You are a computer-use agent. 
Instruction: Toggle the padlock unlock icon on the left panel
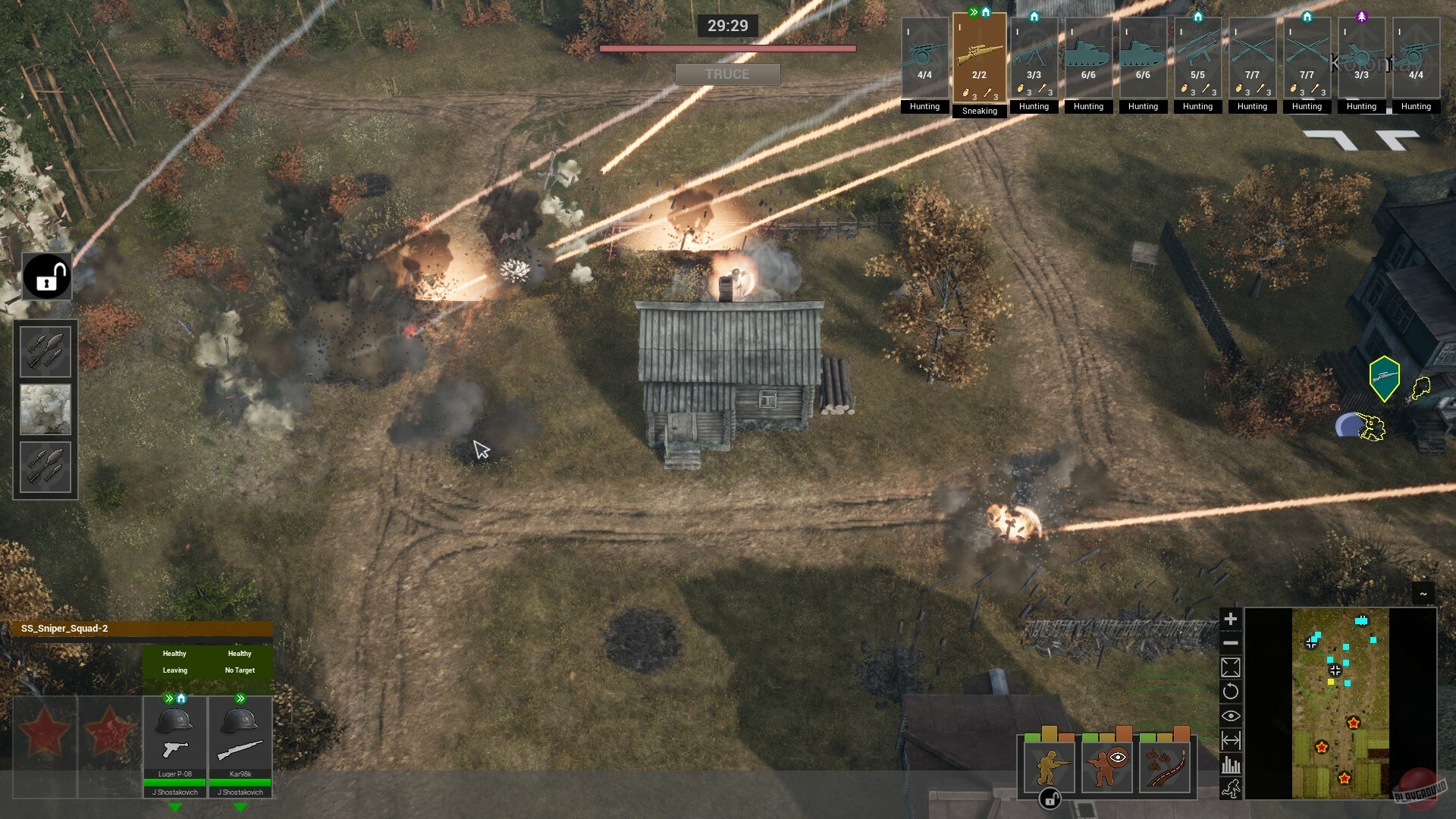pyautogui.click(x=47, y=276)
